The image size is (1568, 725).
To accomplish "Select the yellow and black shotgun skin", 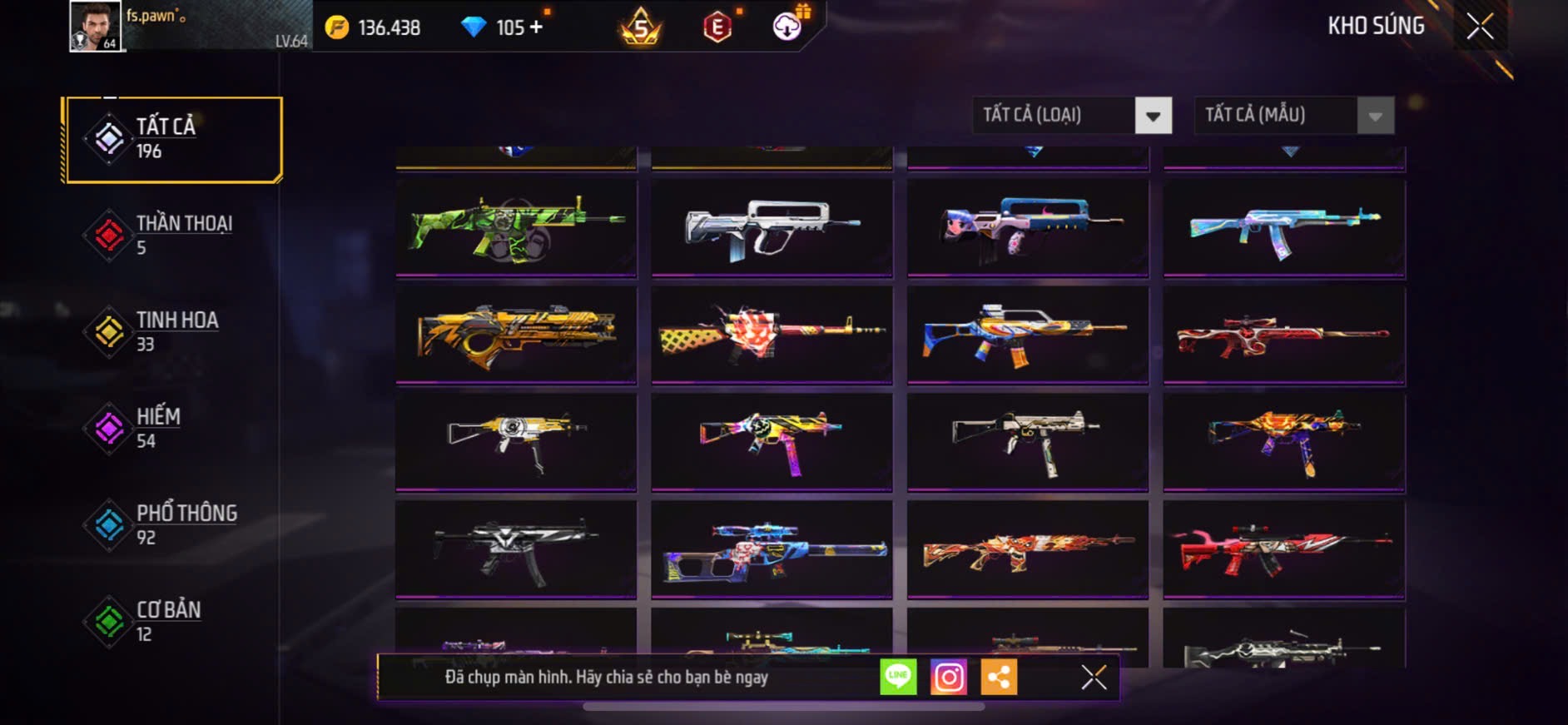I will (x=516, y=335).
